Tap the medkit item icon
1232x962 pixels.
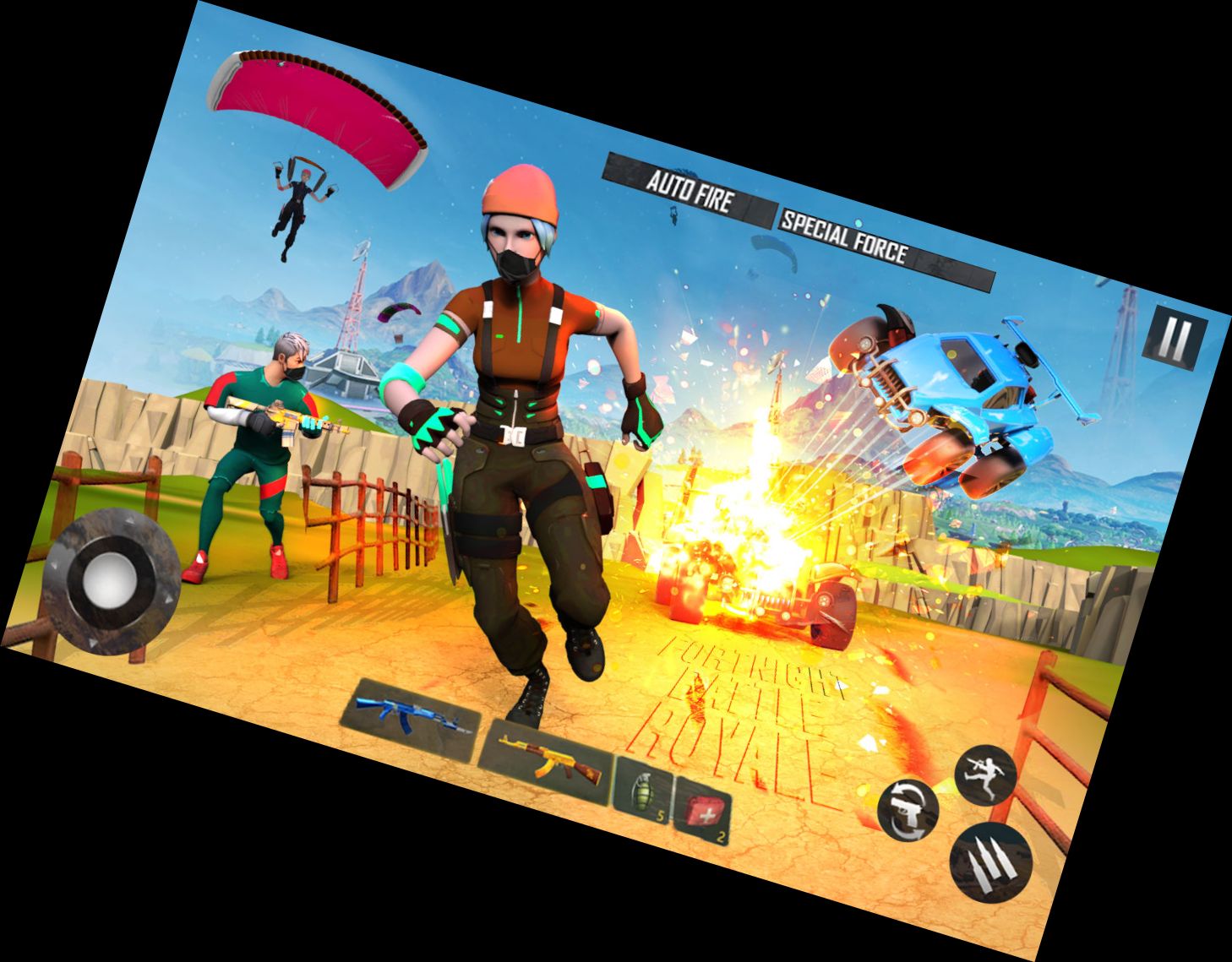[x=707, y=811]
